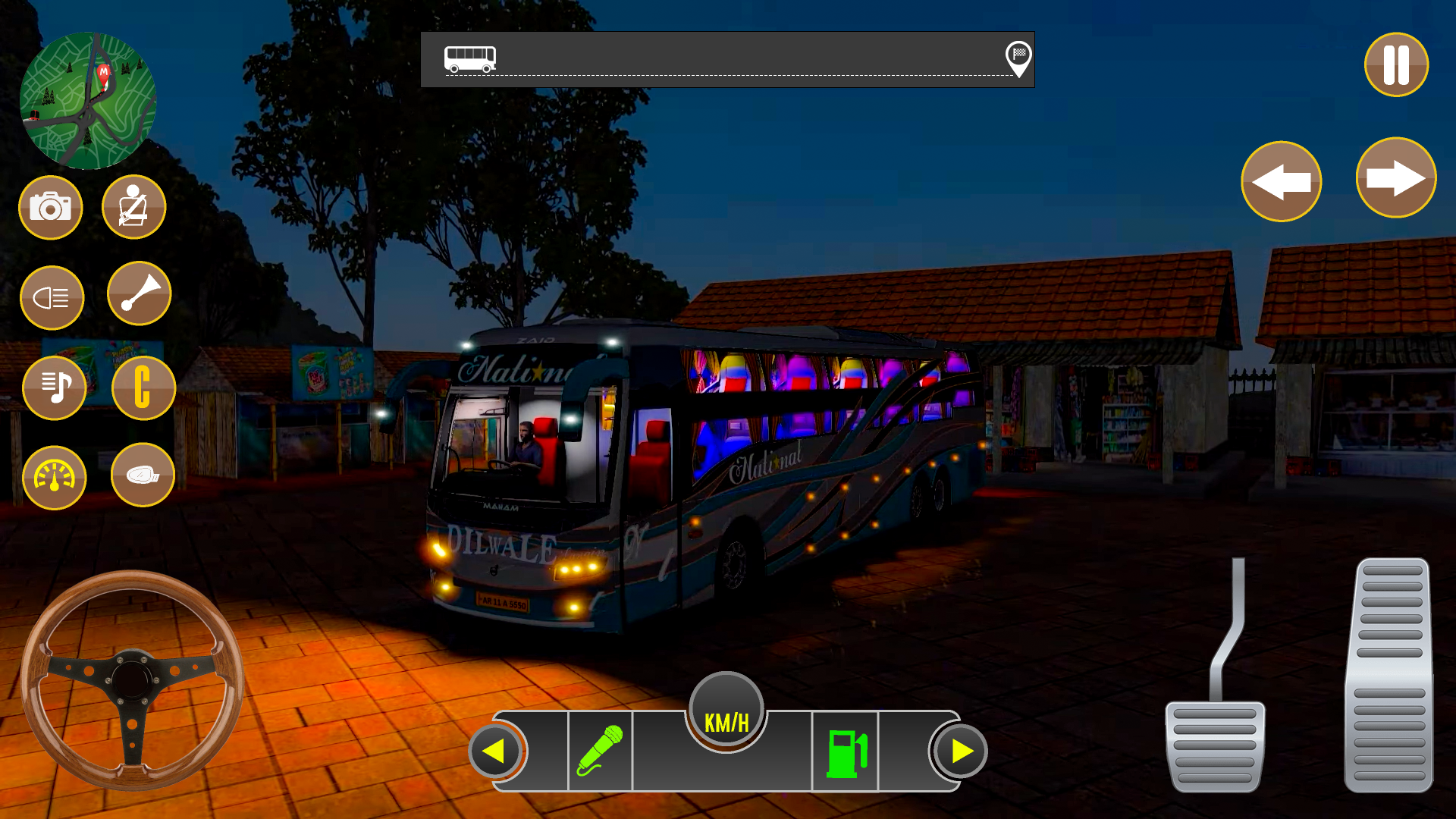Viewport: 1456px width, 819px height.
Task: Open the KM/H speed display
Action: 726,713
